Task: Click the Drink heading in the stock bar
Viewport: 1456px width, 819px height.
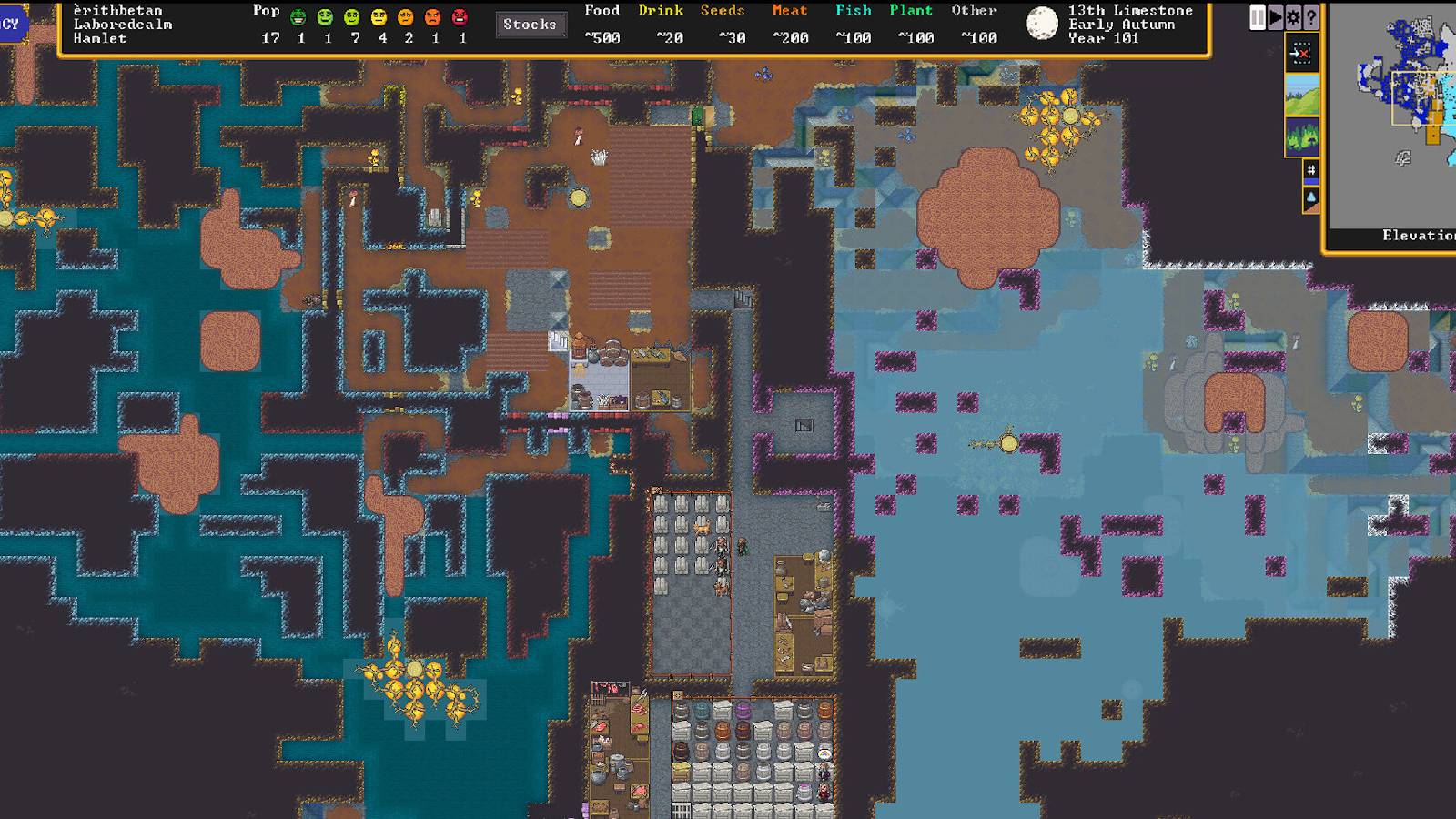Action: click(663, 11)
